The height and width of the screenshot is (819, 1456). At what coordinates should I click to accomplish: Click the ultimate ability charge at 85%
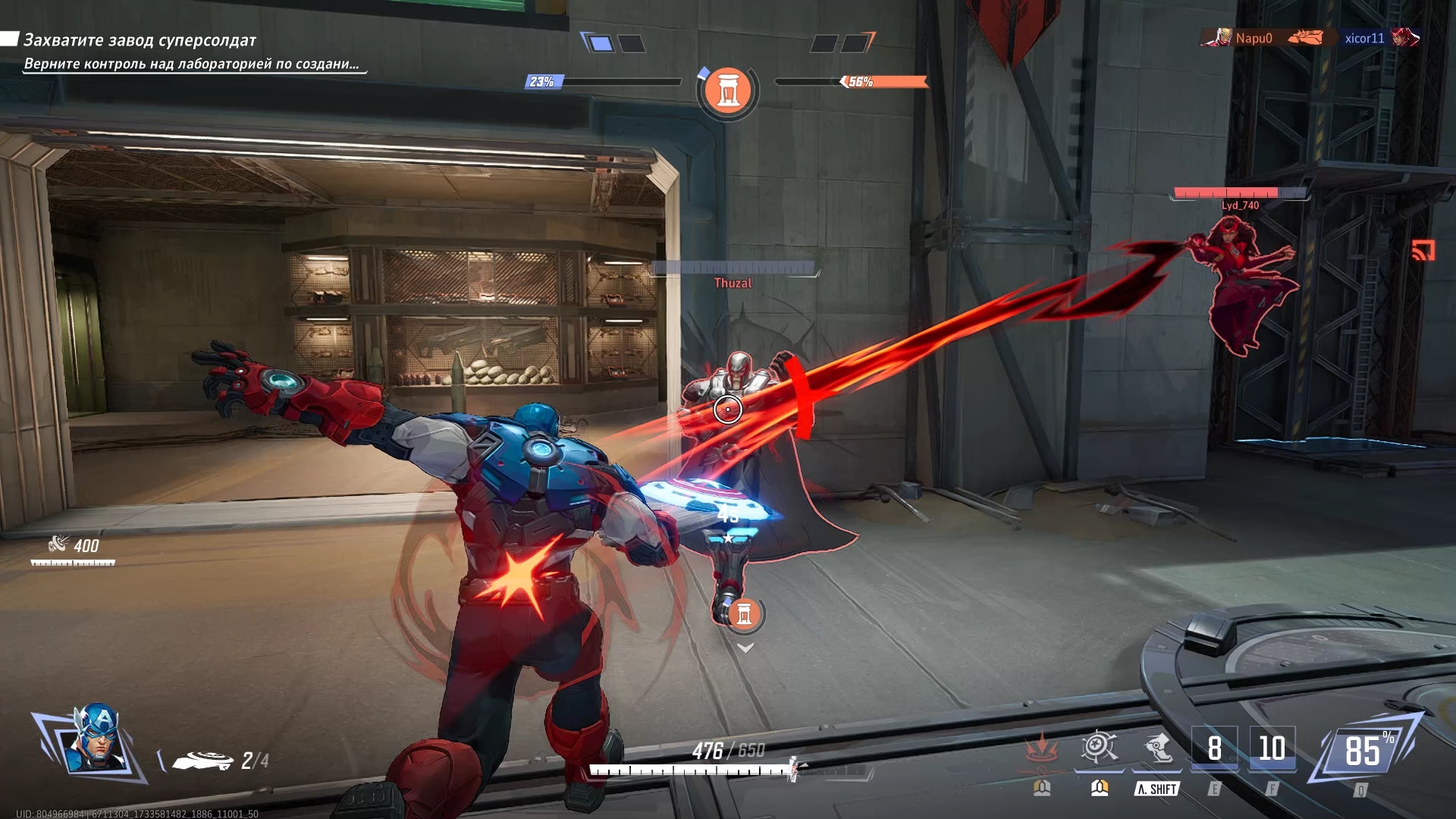point(1364,751)
